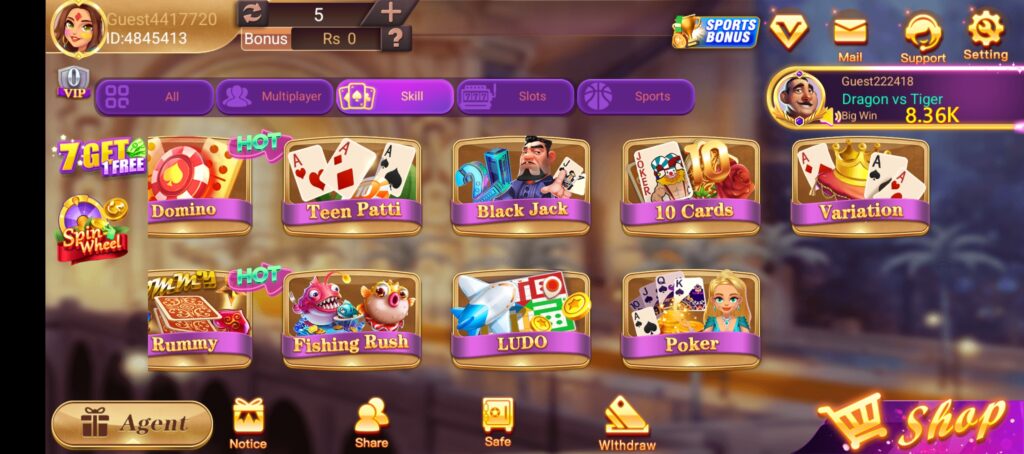The width and height of the screenshot is (1024, 454).
Task: View the Notice board
Action: (248, 422)
